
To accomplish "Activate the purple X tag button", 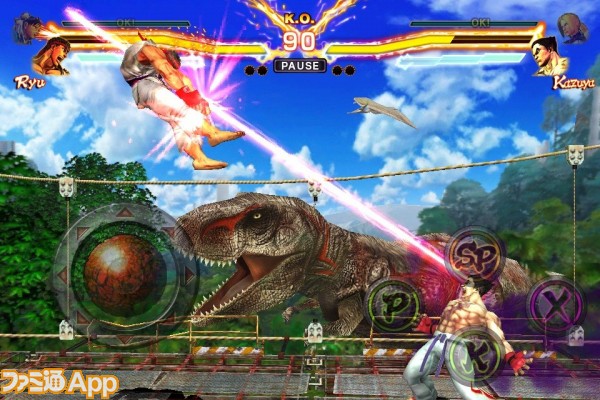I will 553,302.
